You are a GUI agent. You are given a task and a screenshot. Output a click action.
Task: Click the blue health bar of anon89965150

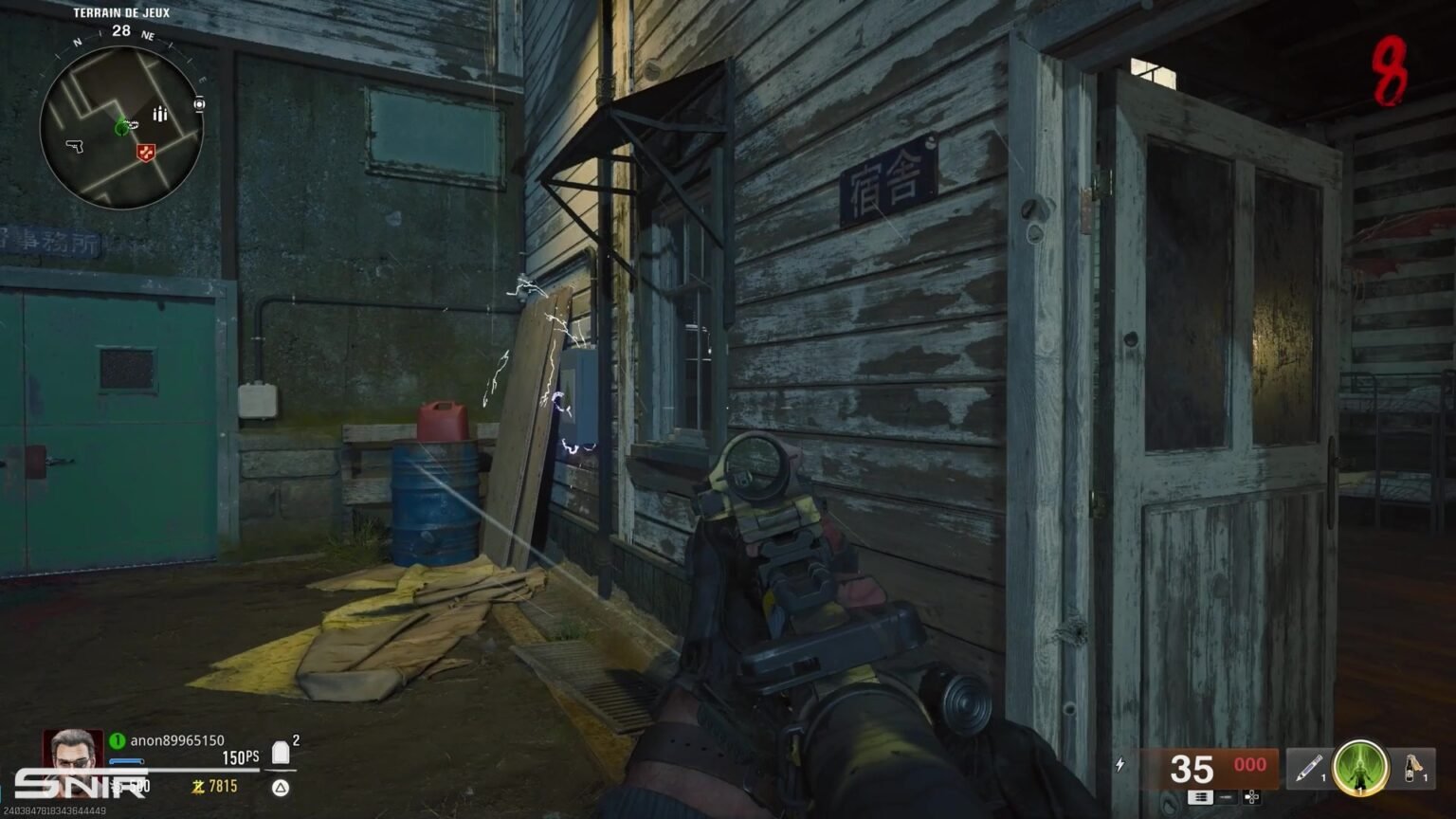128,760
